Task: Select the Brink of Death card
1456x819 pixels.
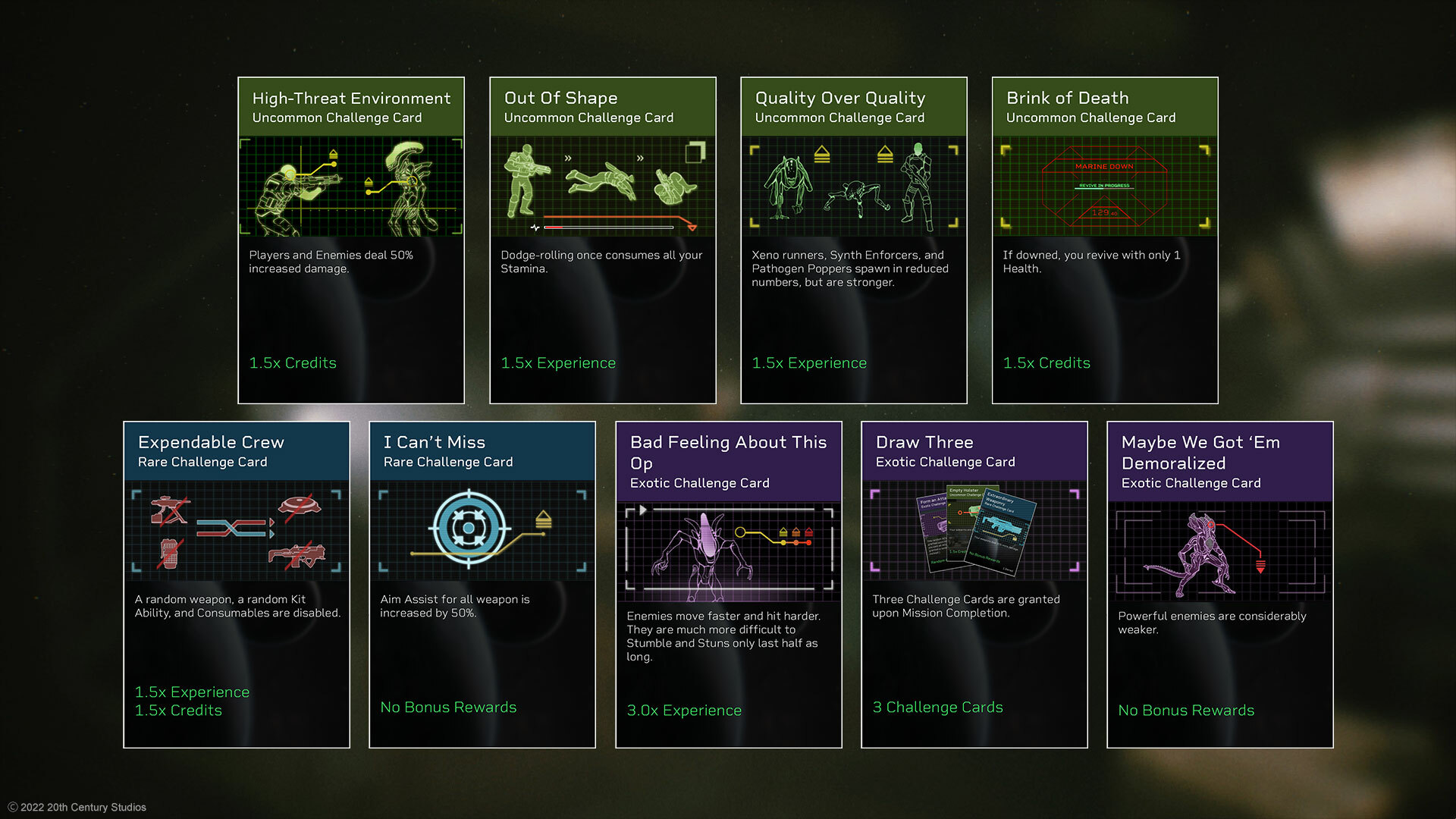Action: (1105, 240)
